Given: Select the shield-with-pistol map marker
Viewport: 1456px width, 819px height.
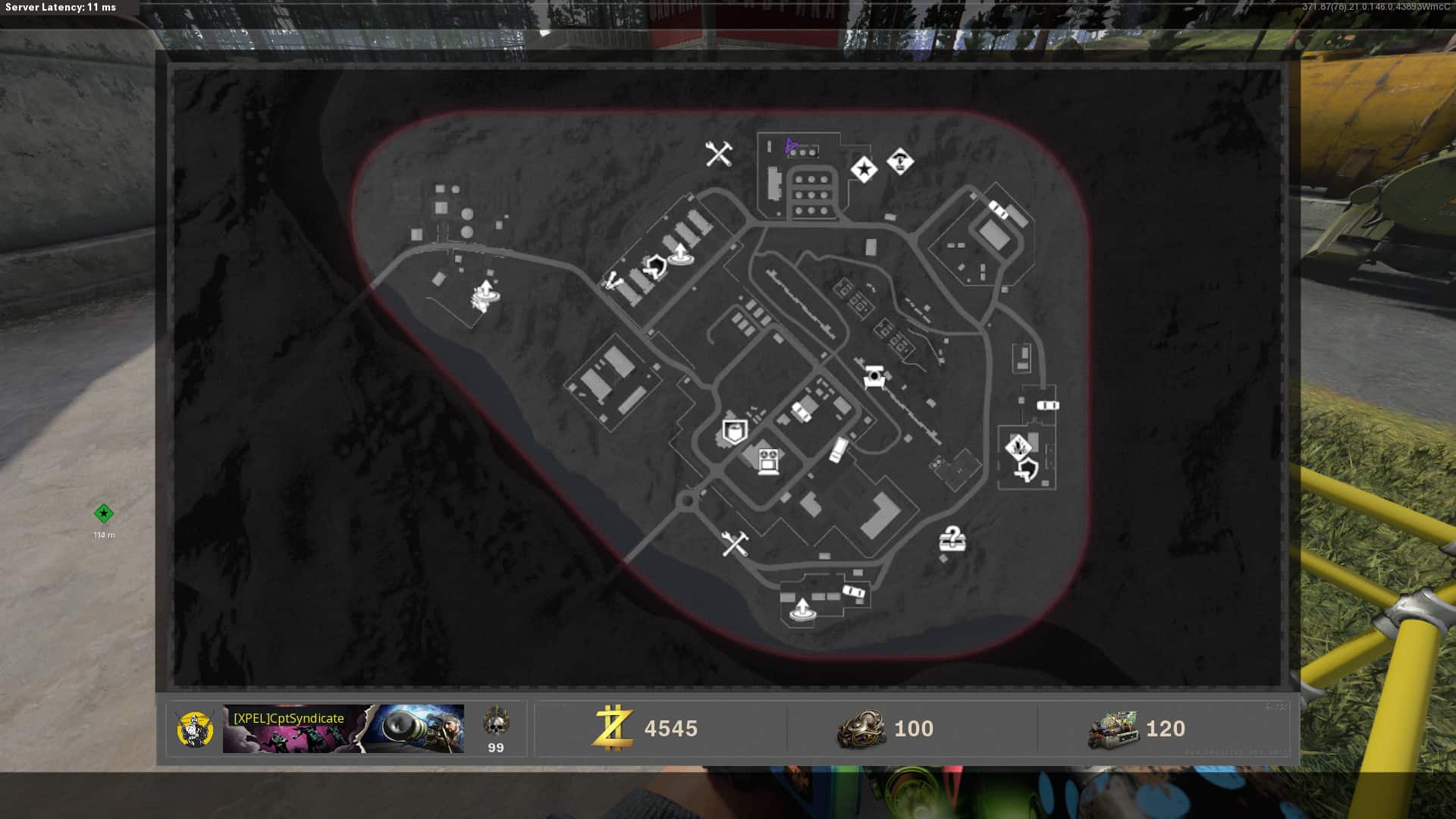Looking at the screenshot, I should click(1025, 471).
